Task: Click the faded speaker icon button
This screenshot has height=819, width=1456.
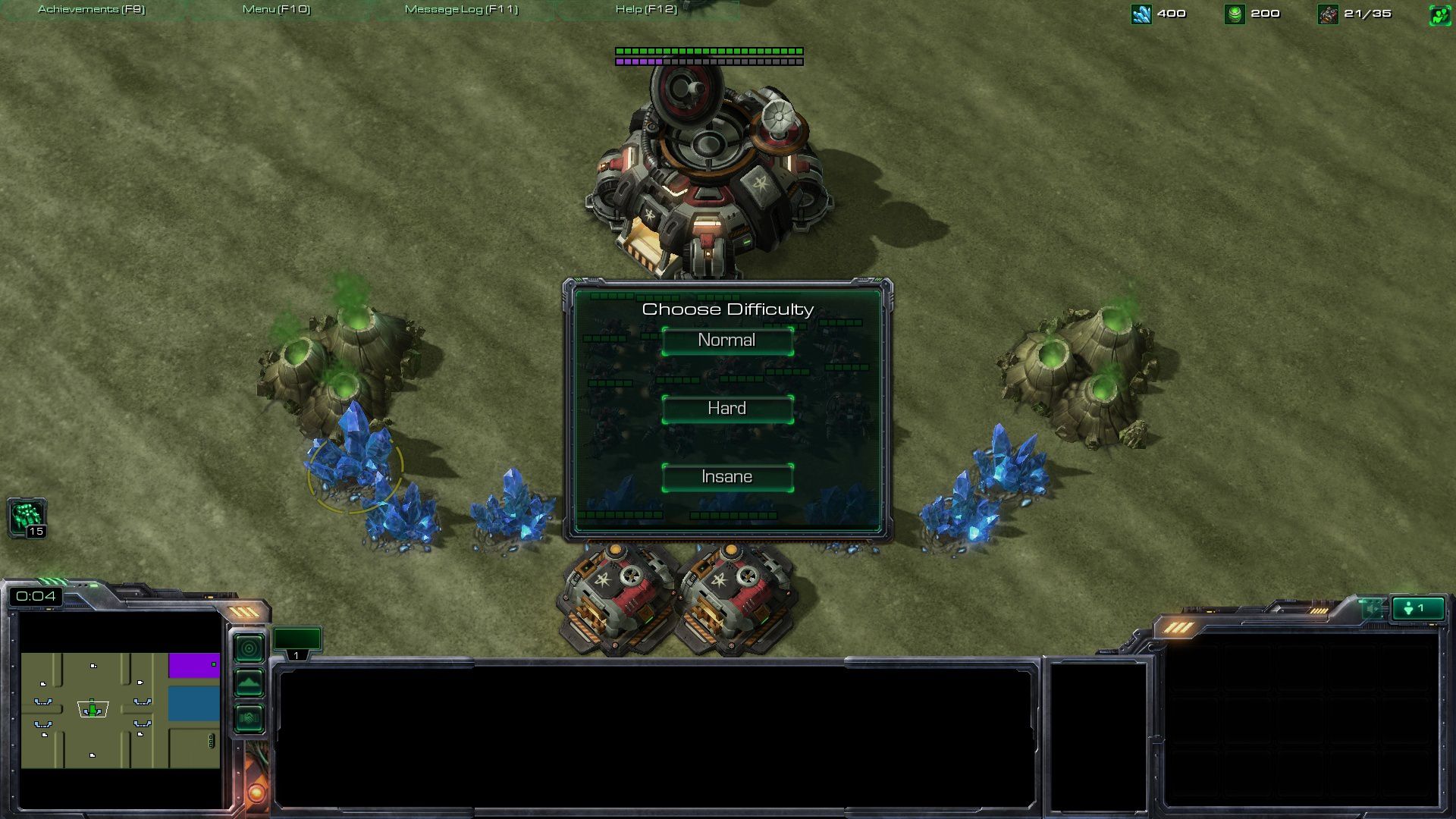Action: 1372,608
